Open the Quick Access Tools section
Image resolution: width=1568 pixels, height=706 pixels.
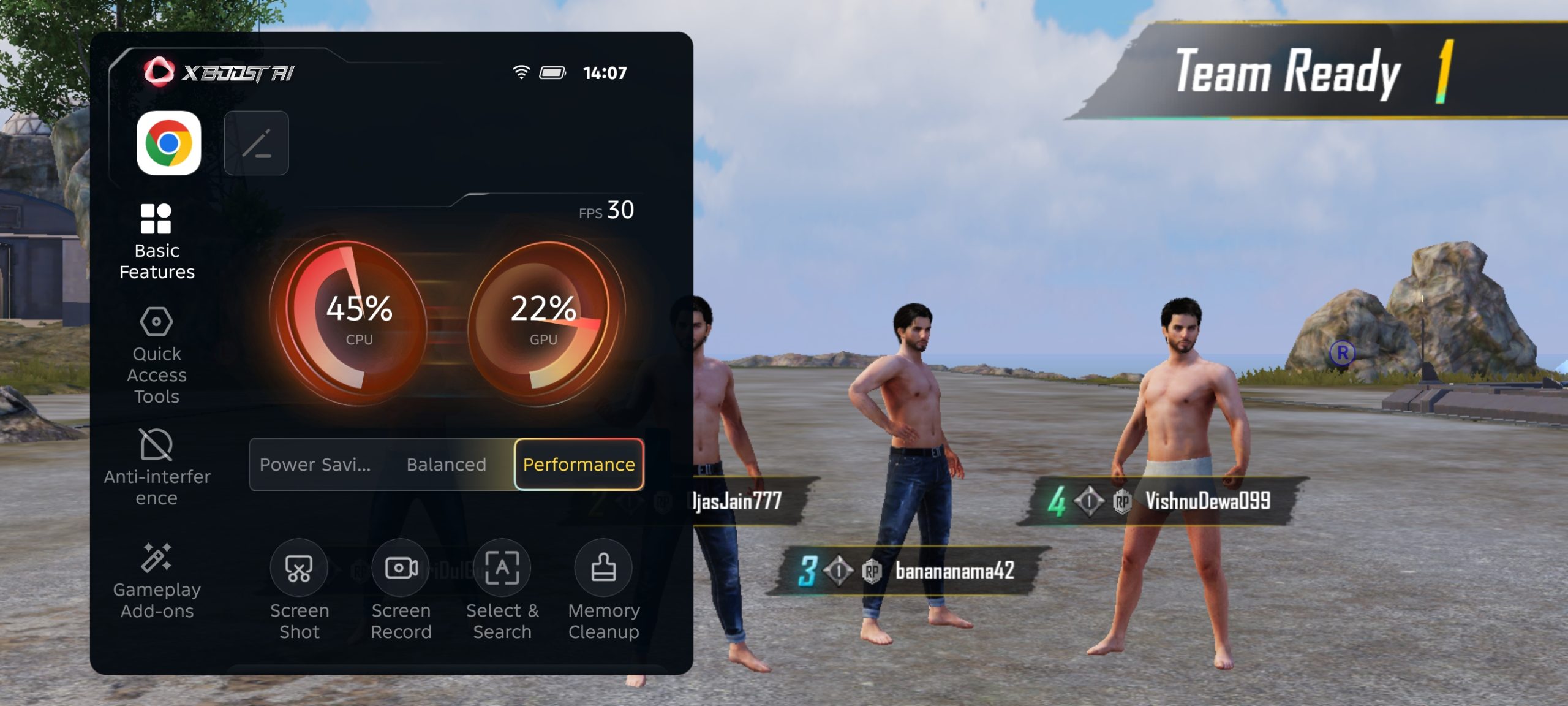point(157,355)
